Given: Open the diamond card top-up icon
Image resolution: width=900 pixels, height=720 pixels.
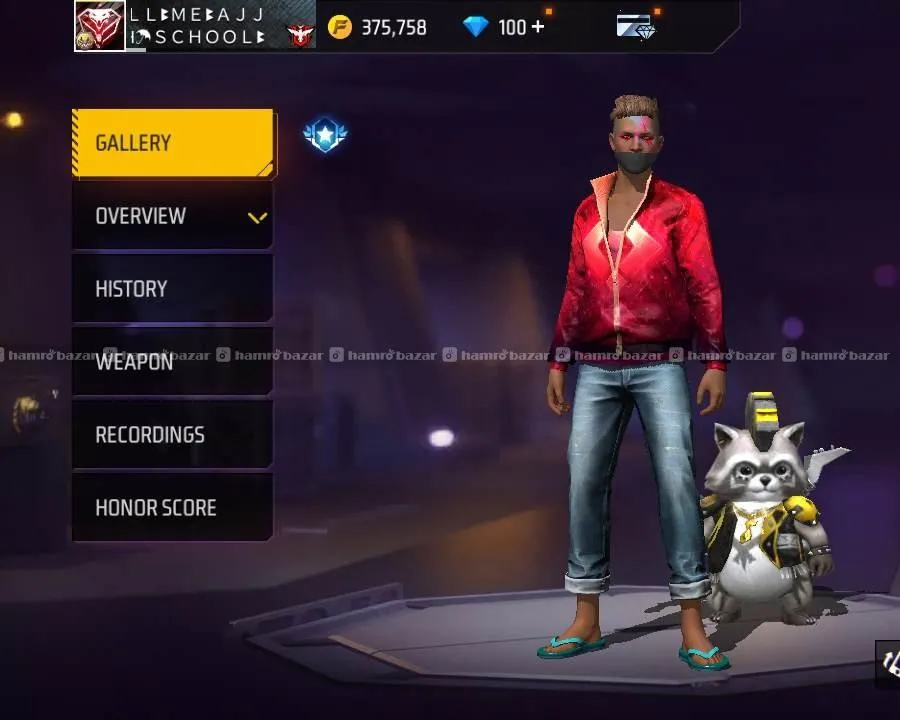Looking at the screenshot, I should point(635,27).
